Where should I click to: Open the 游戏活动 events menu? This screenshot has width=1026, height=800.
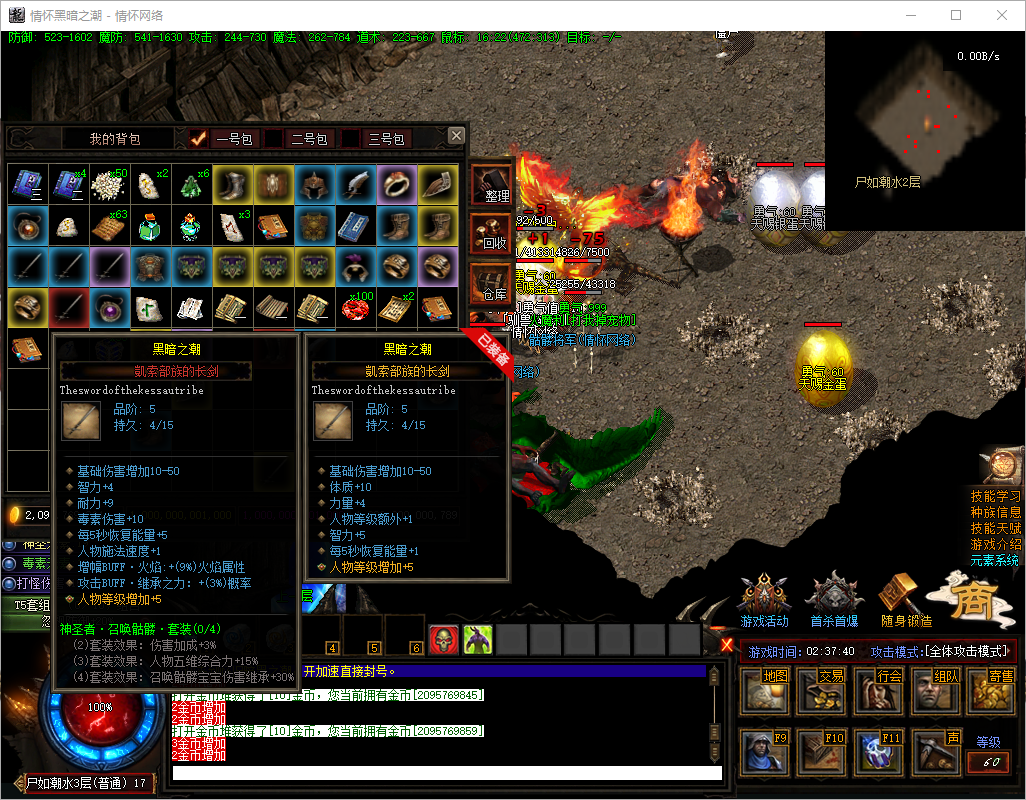click(764, 603)
